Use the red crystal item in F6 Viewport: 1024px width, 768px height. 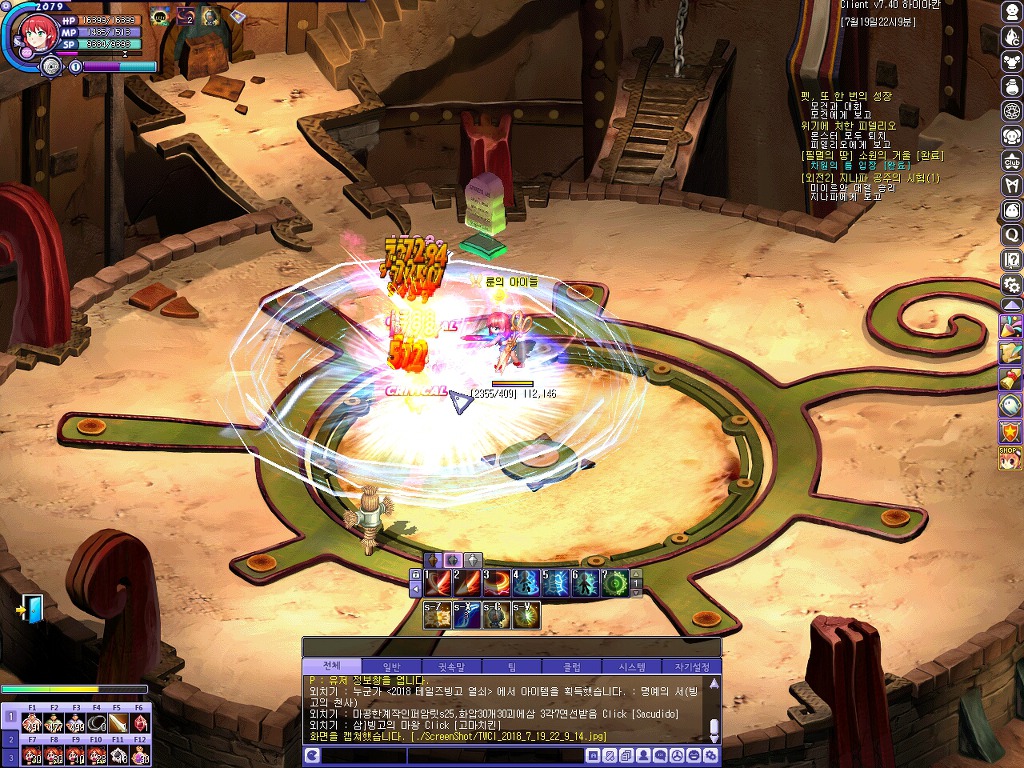(x=140, y=723)
